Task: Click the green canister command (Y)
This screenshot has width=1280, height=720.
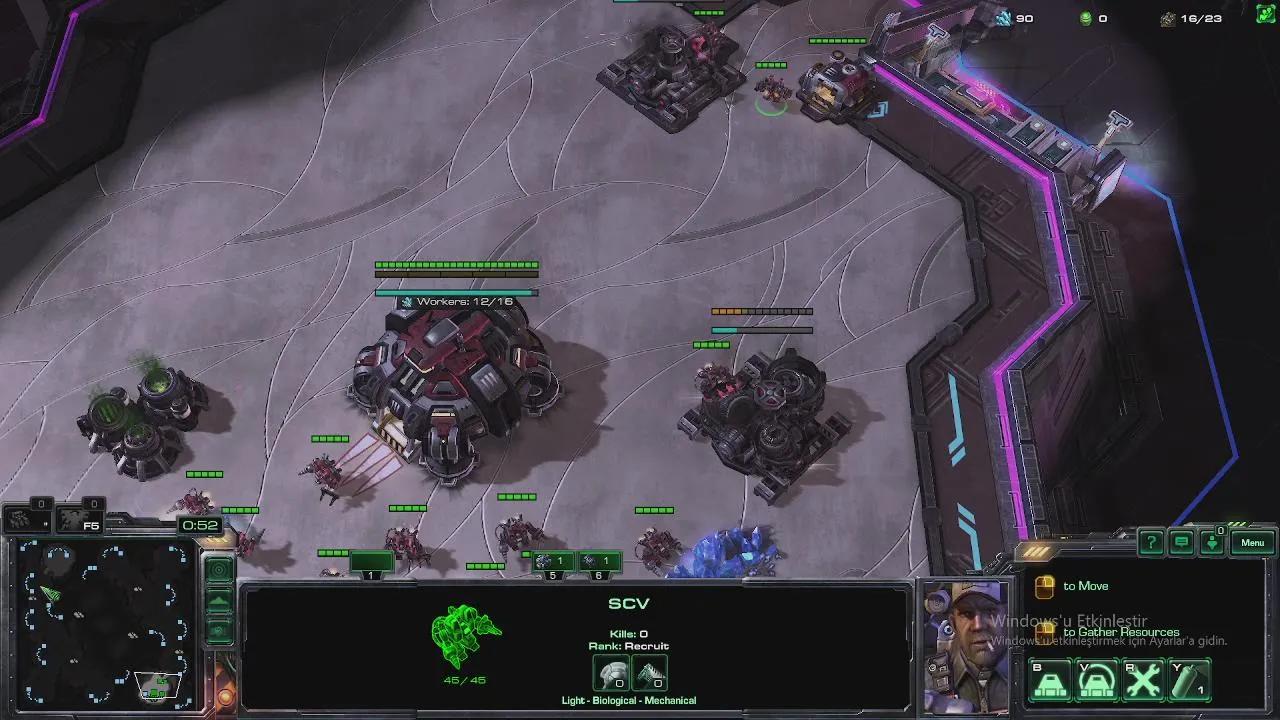Action: point(1190,682)
